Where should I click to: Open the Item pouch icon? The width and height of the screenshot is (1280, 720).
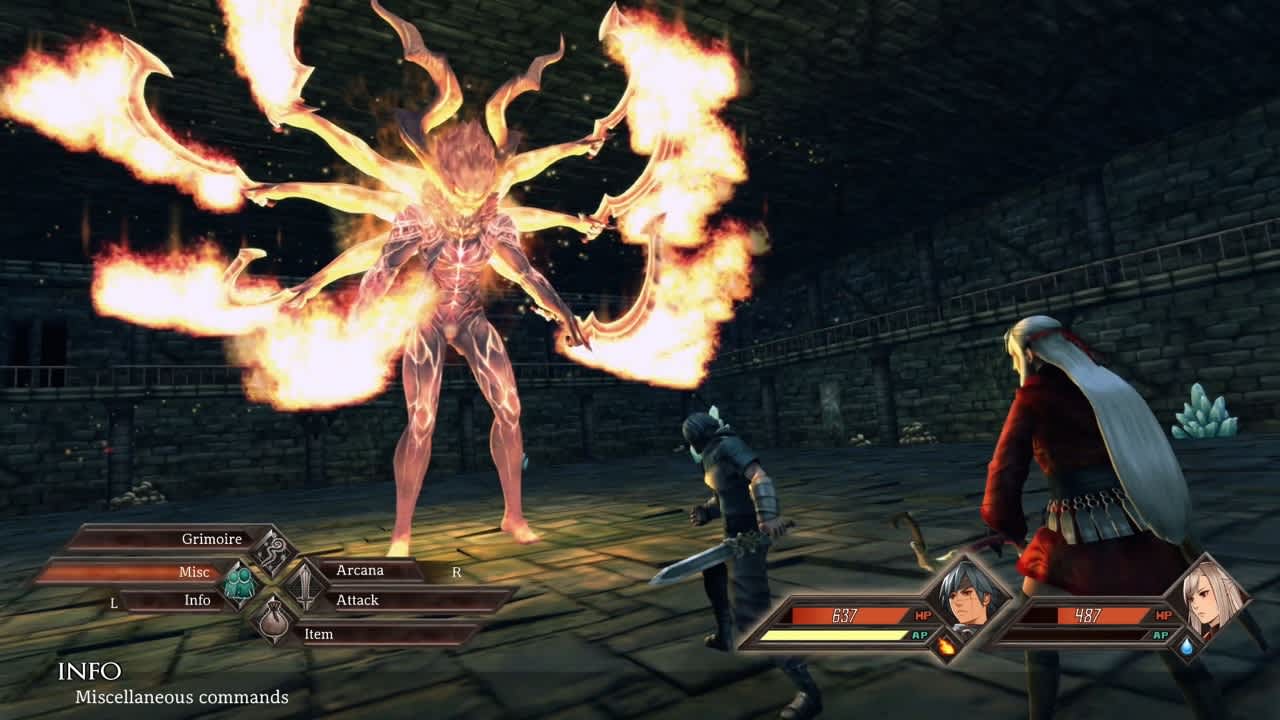point(275,620)
